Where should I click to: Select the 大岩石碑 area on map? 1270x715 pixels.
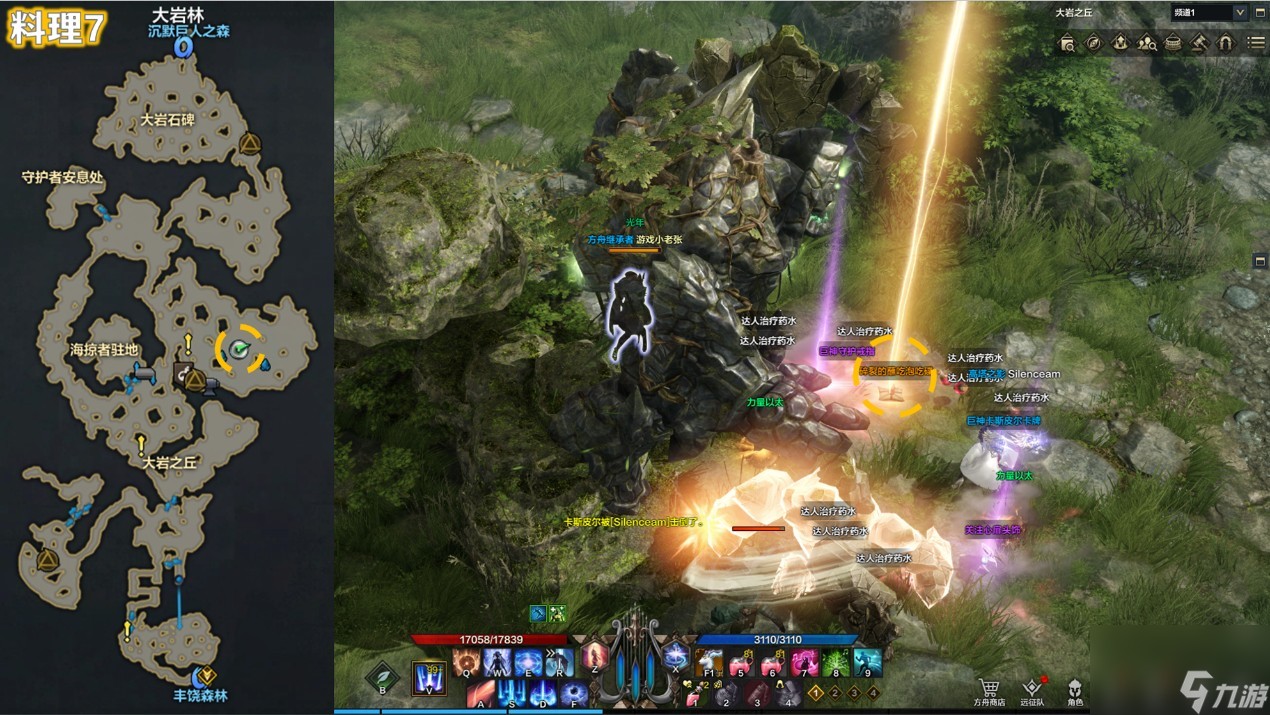pyautogui.click(x=169, y=120)
